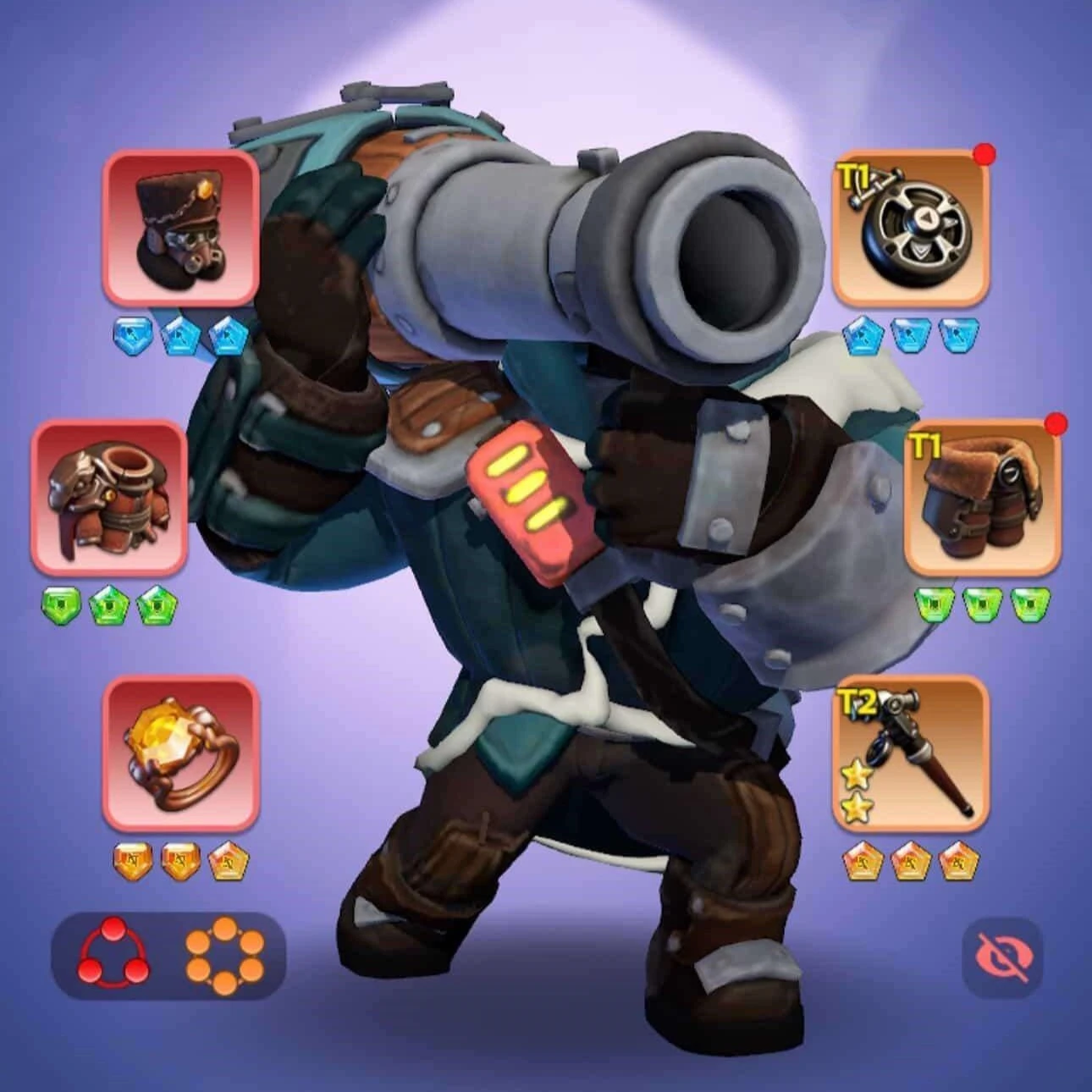This screenshot has height=1092, width=1092.
Task: Select the furry hat helmet slot
Action: pyautogui.click(x=180, y=227)
